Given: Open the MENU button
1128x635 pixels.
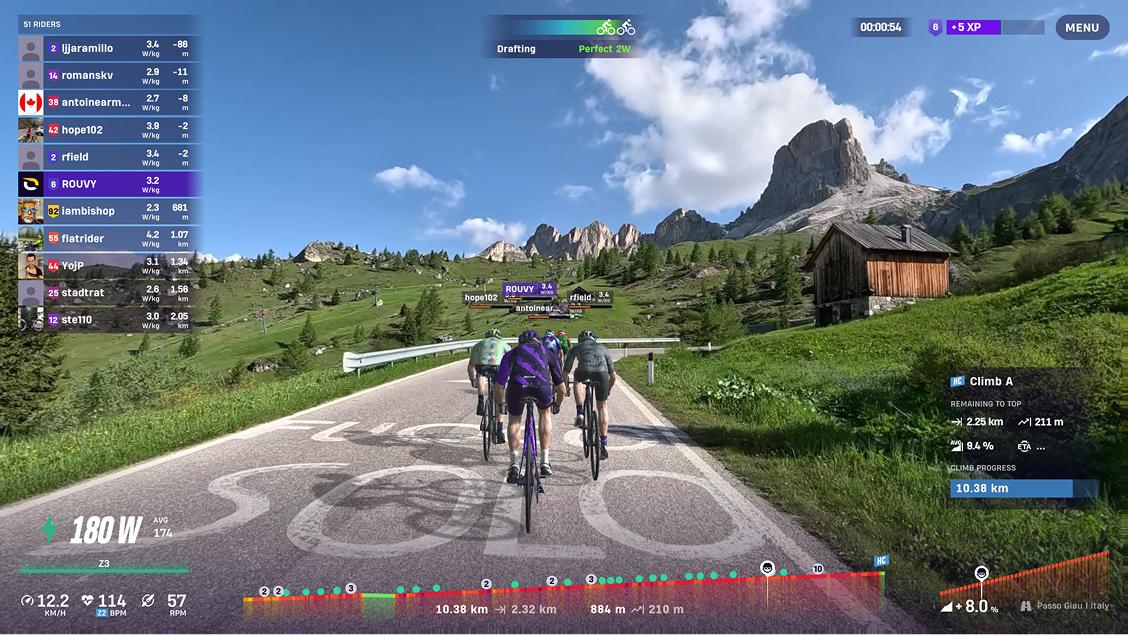Looking at the screenshot, I should point(1082,28).
